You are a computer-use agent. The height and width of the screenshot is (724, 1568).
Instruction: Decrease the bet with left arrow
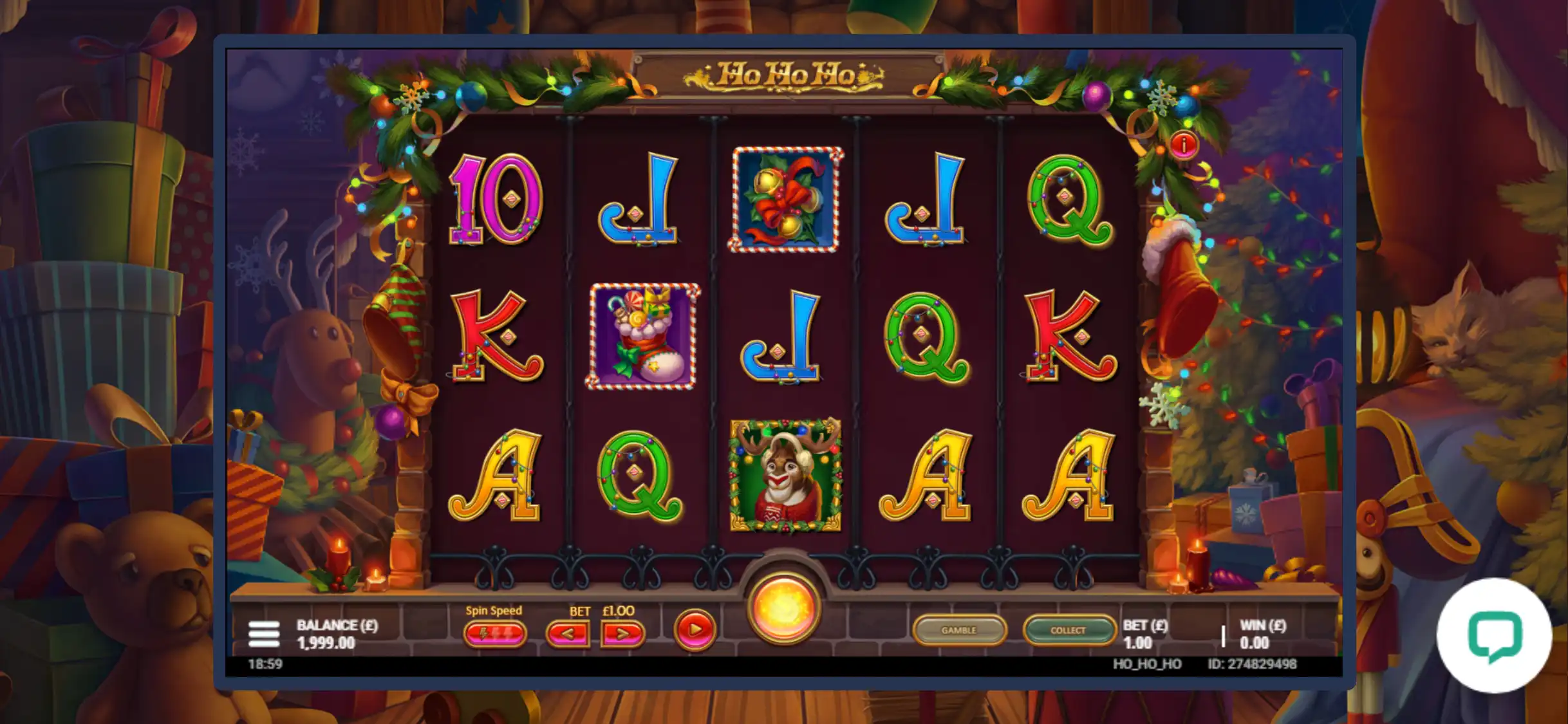pos(567,634)
